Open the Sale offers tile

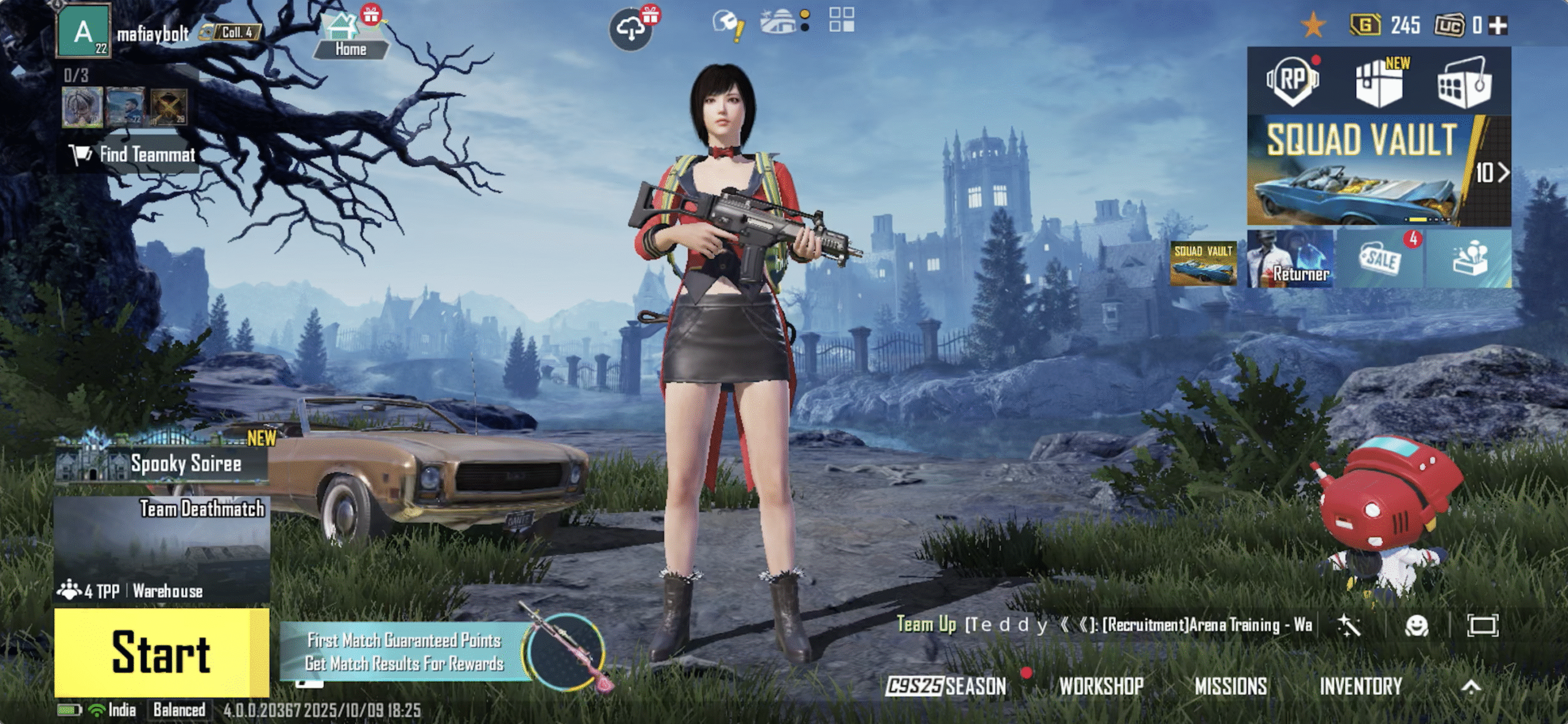coord(1381,259)
